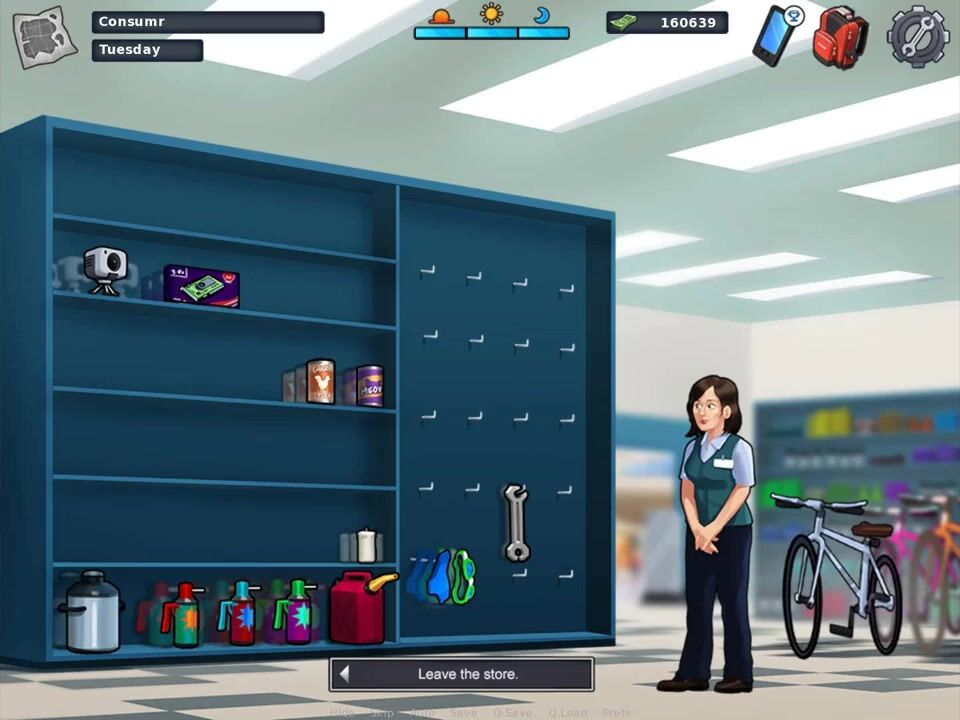Leave the store
The width and height of the screenshot is (960, 720).
click(461, 674)
